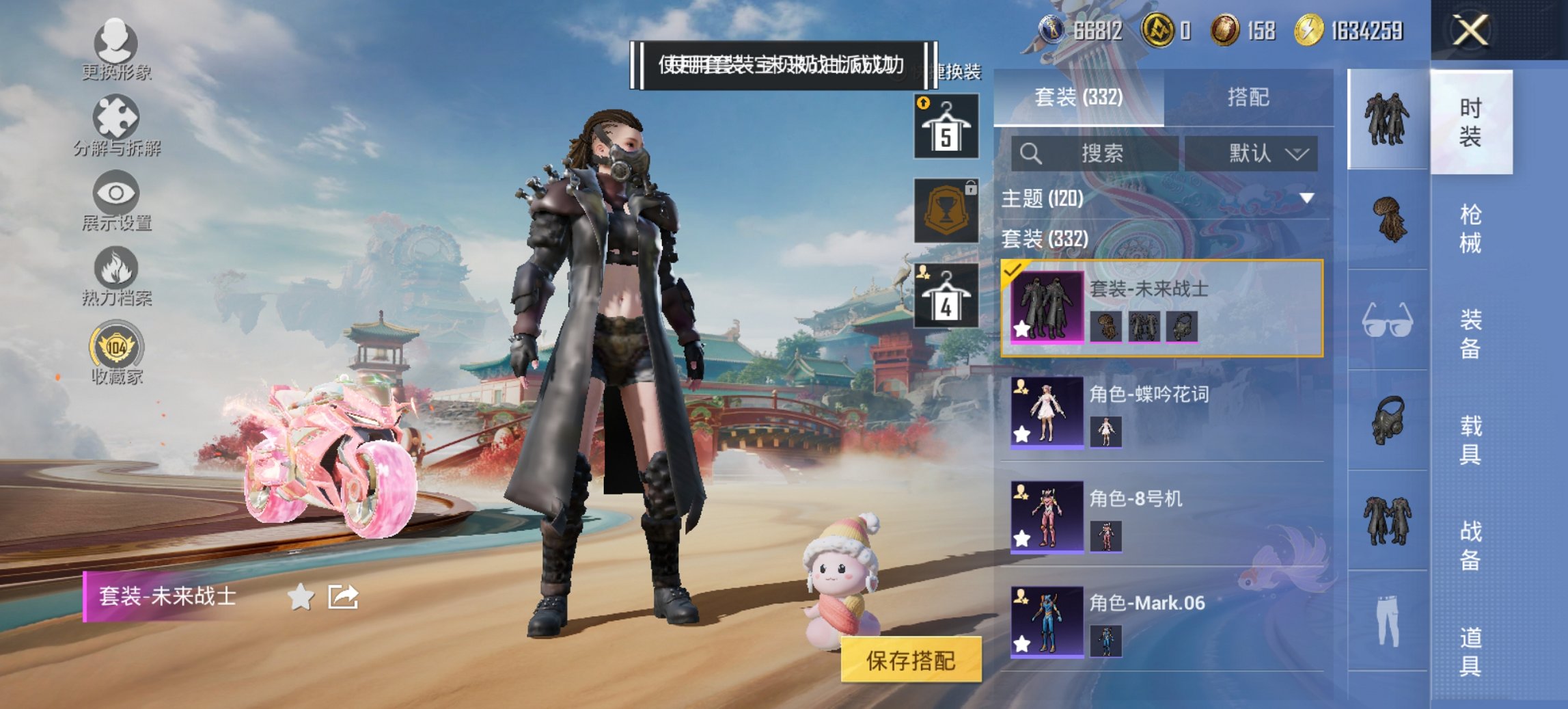Open the hanger slot labeled 5
Viewport: 1568px width, 709px height.
coord(948,126)
